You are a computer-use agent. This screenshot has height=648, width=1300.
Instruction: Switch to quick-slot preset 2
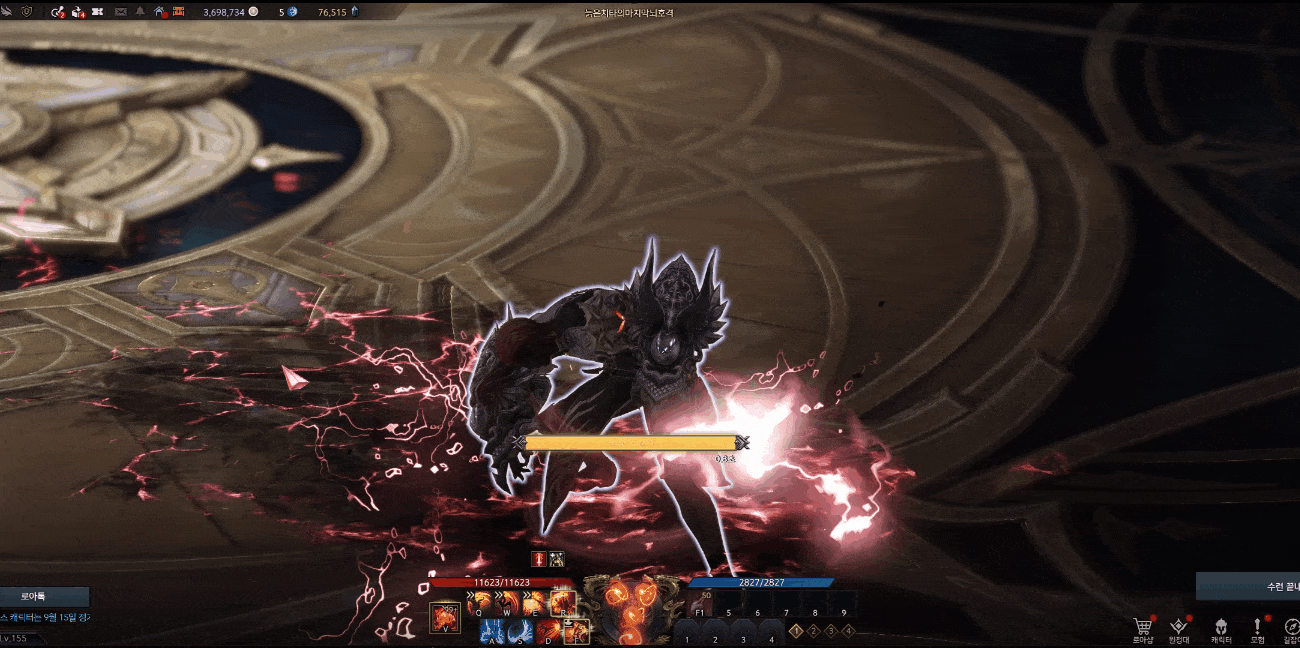[x=814, y=631]
